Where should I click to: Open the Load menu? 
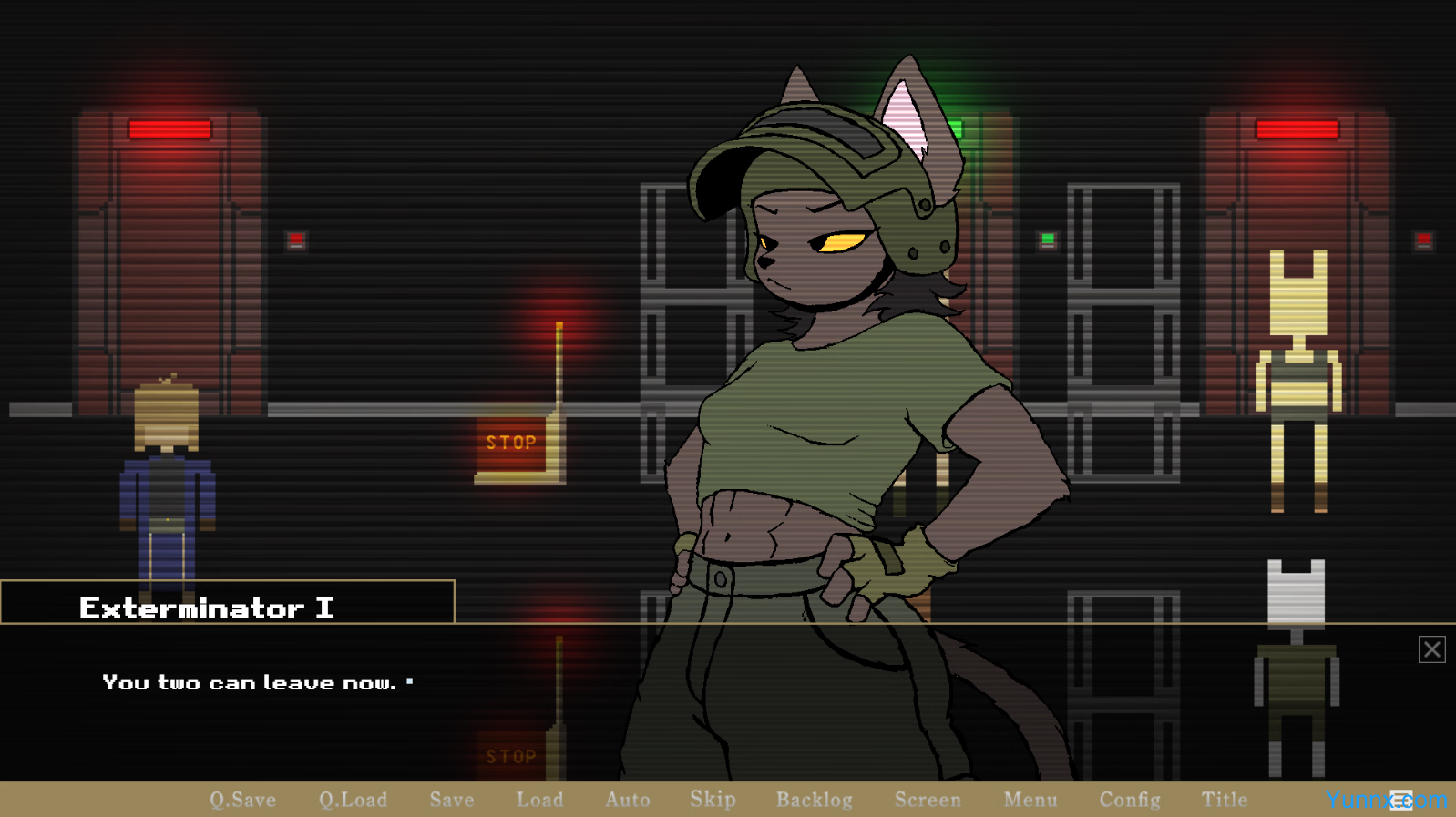(x=539, y=800)
